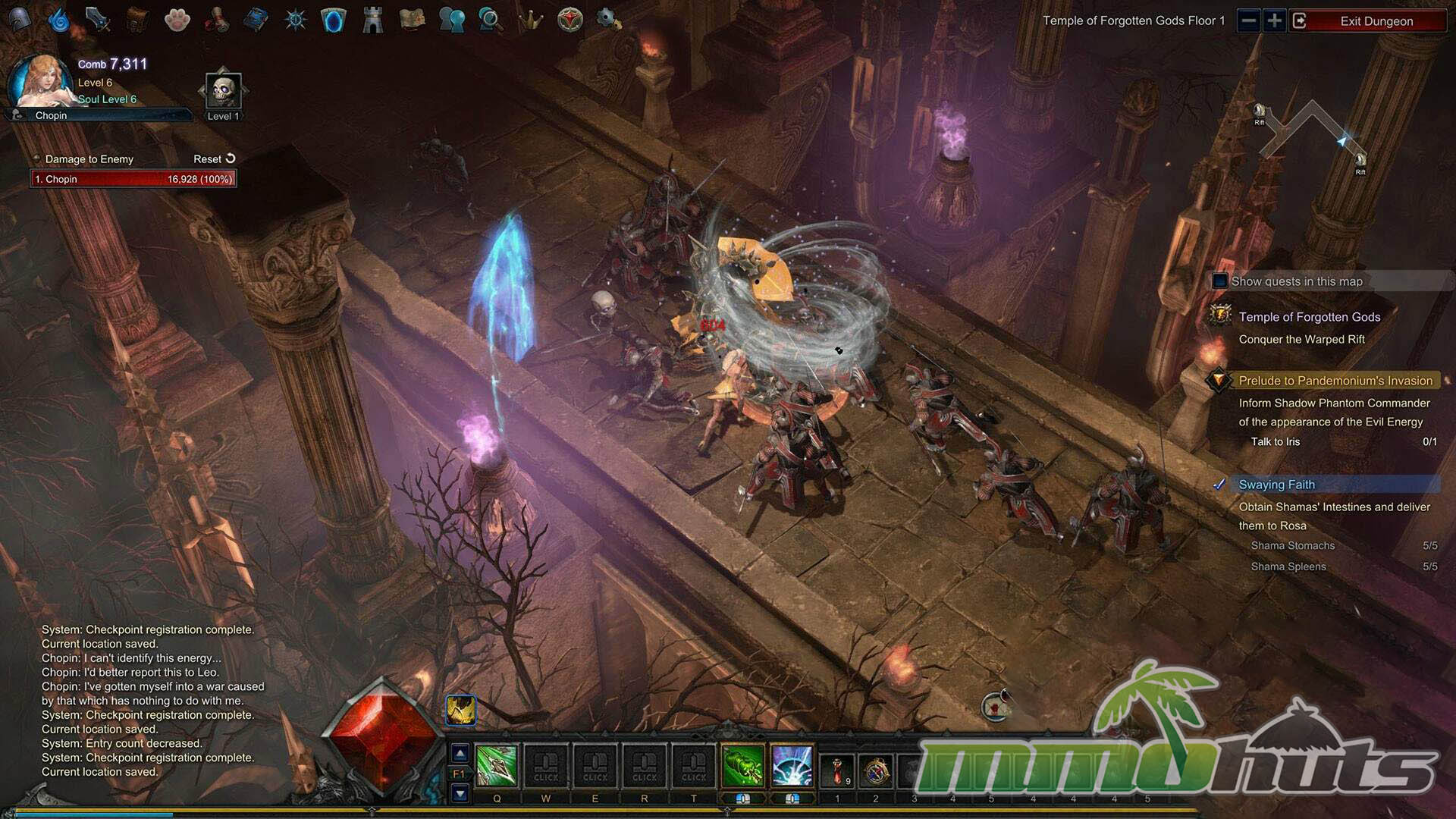Screen dimensions: 1456x819
Task: Activate the lightning burst skill icon
Action: pos(792,765)
